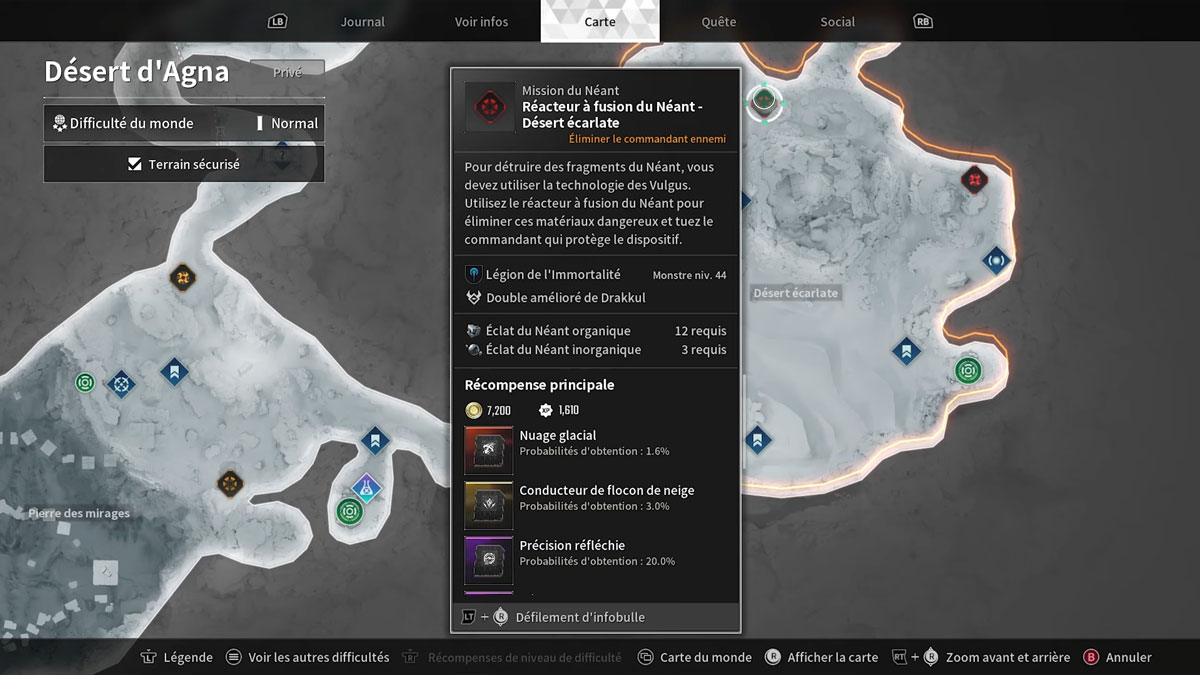Change the Difficulté du monde setting

click(x=184, y=123)
